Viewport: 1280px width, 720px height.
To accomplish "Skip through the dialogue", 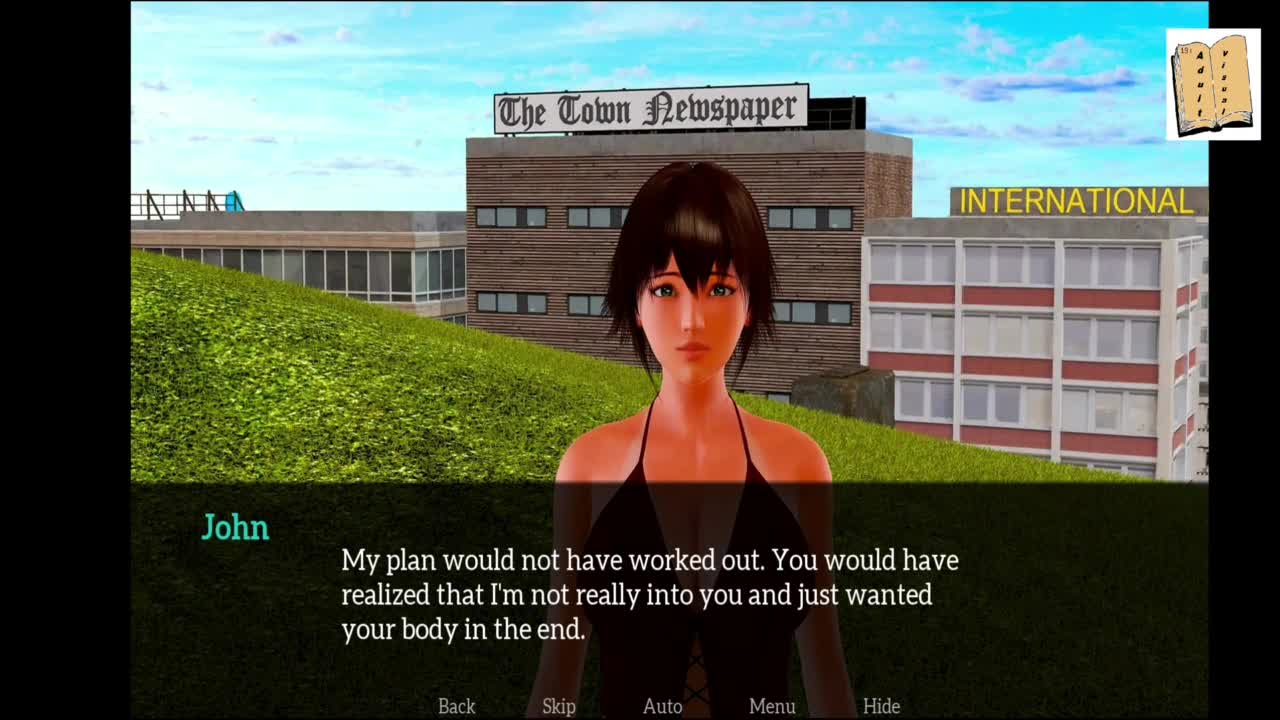I will pos(559,706).
